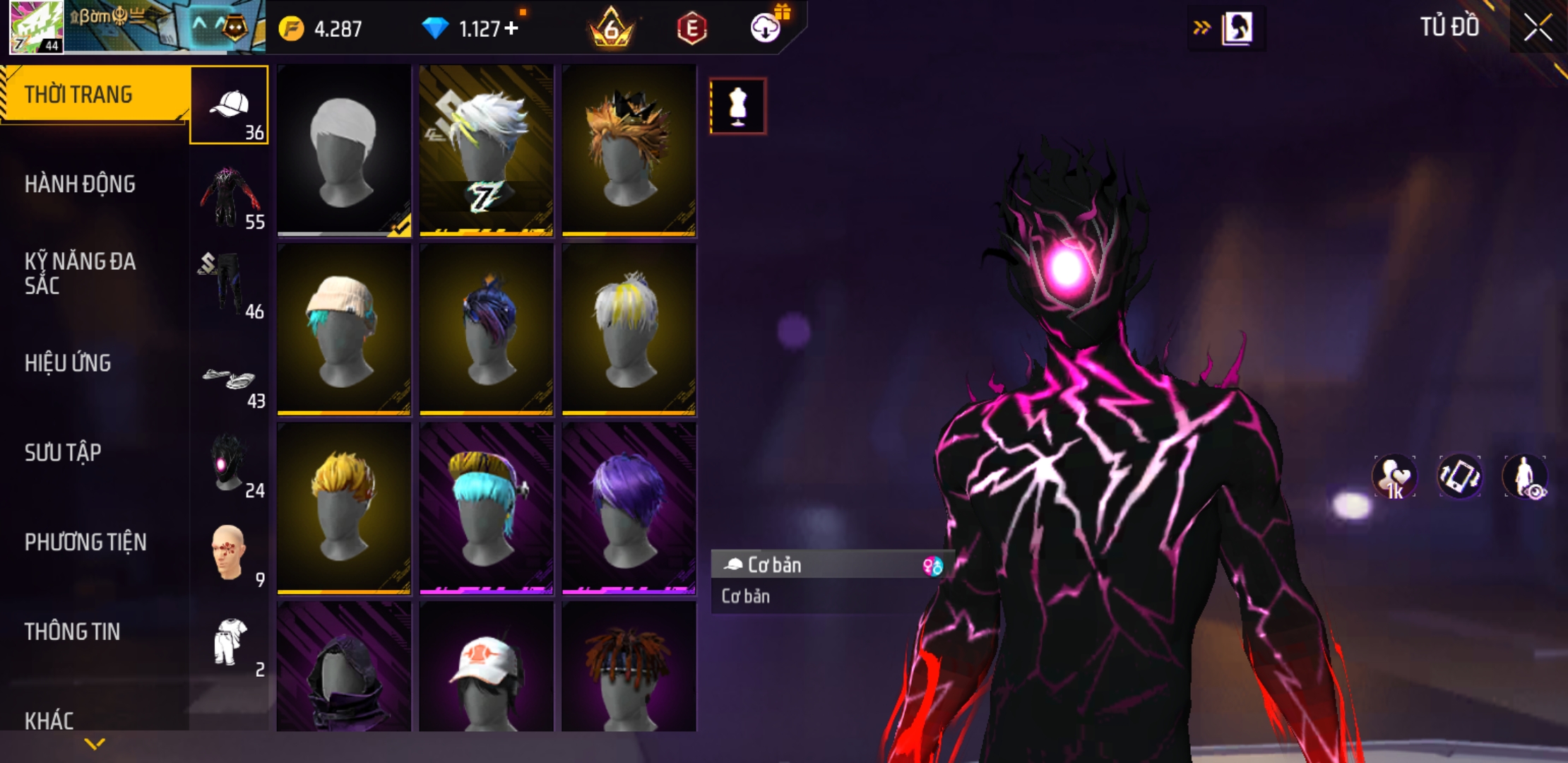Select the Hiệu Ứng category
The height and width of the screenshot is (763, 1568).
coord(68,363)
